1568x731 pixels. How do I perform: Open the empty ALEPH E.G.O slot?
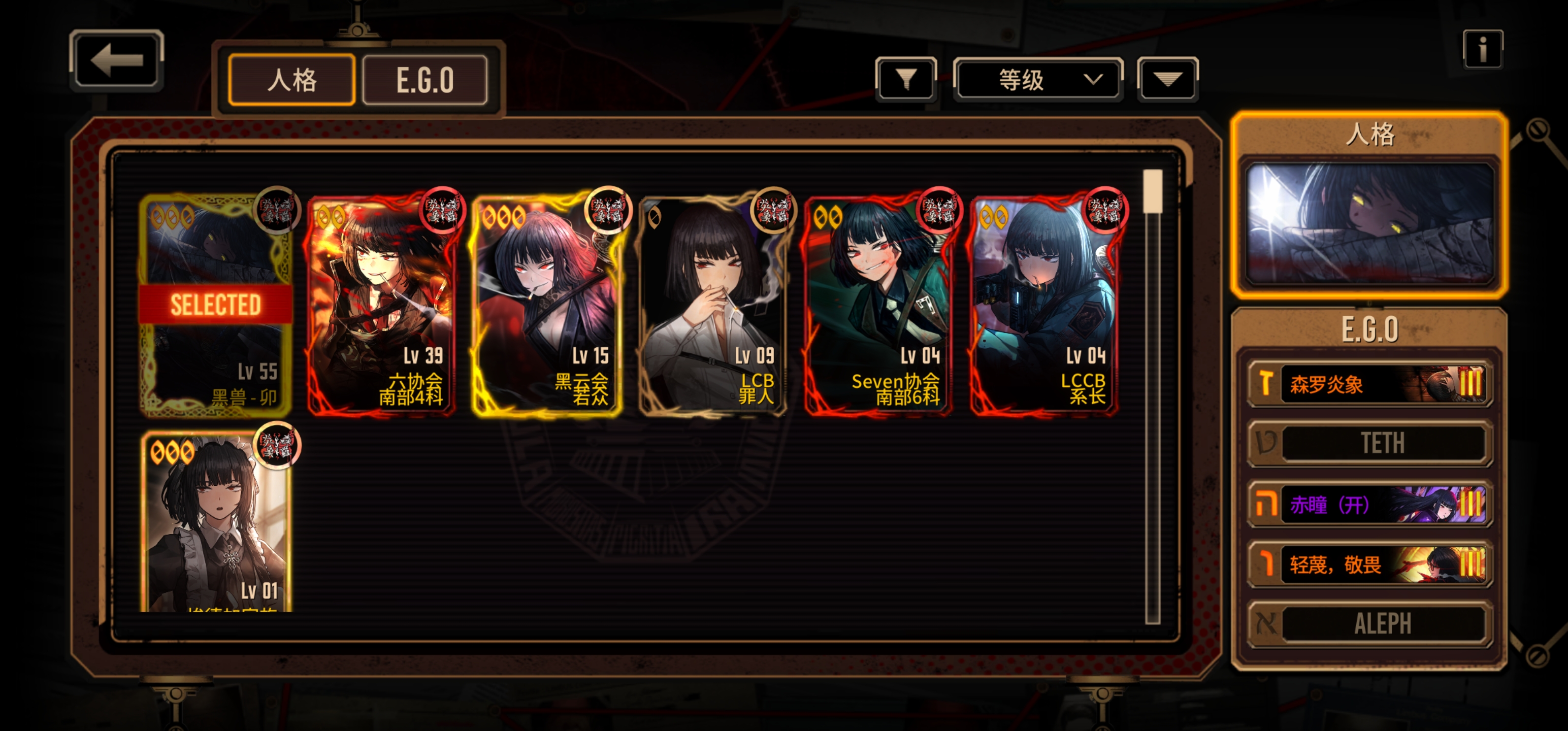coord(1369,623)
